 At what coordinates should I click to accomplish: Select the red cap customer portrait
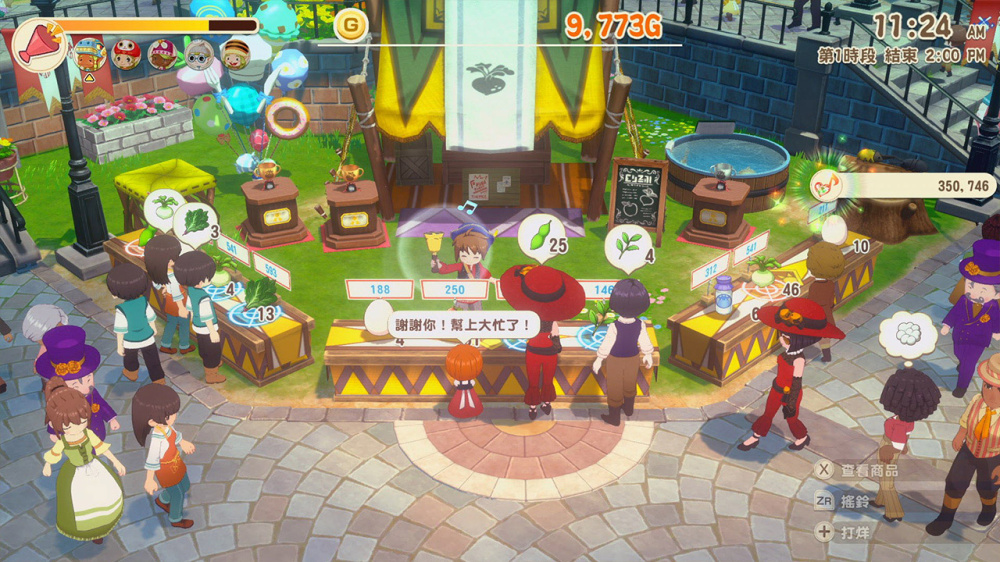125,54
